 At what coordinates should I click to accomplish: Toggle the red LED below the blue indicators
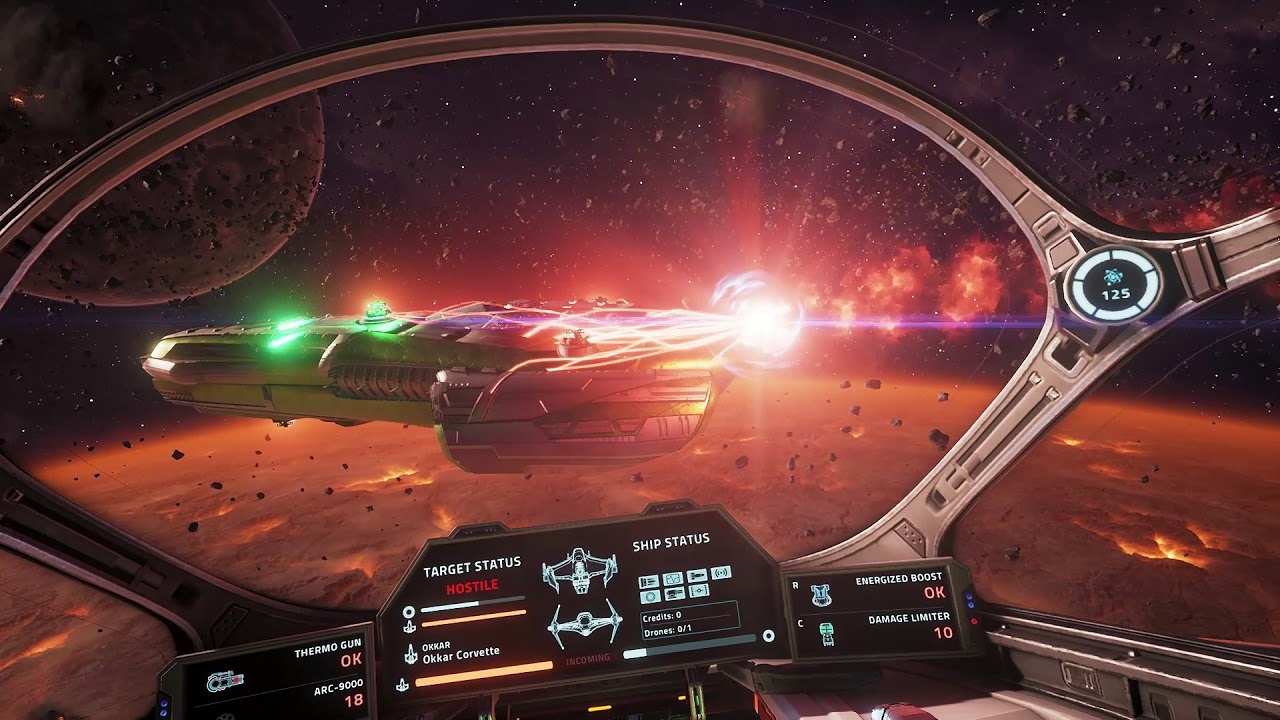click(x=973, y=621)
